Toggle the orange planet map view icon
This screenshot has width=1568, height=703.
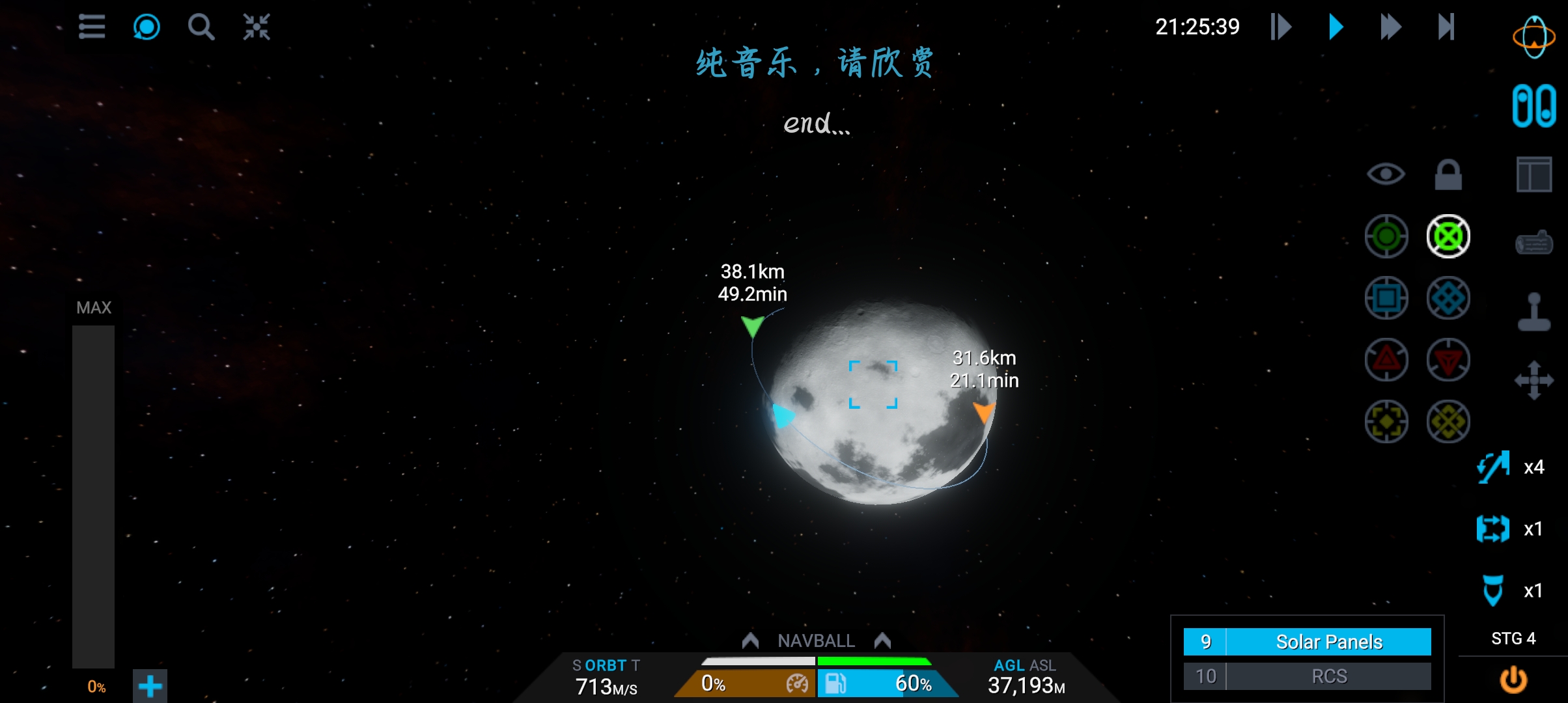(1533, 36)
